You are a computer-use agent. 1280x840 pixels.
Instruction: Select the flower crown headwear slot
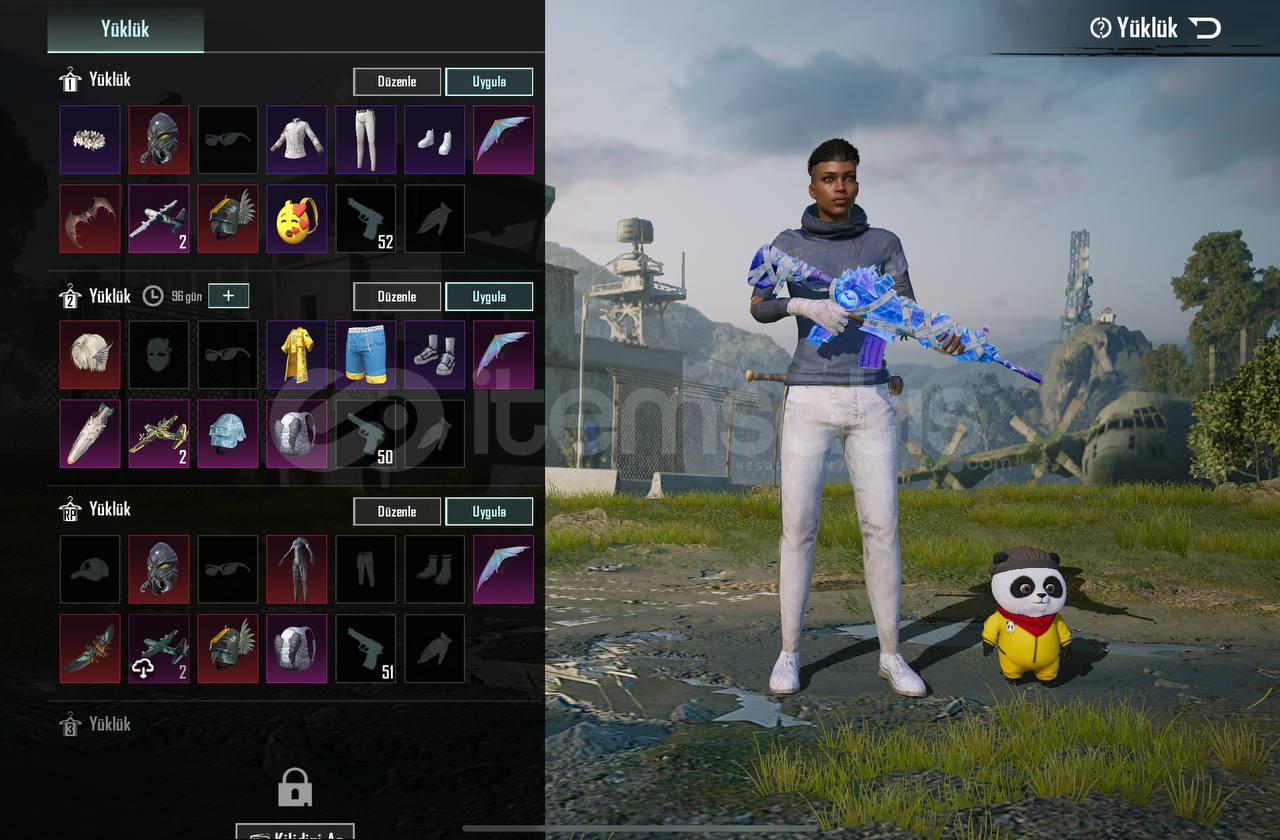(90, 140)
